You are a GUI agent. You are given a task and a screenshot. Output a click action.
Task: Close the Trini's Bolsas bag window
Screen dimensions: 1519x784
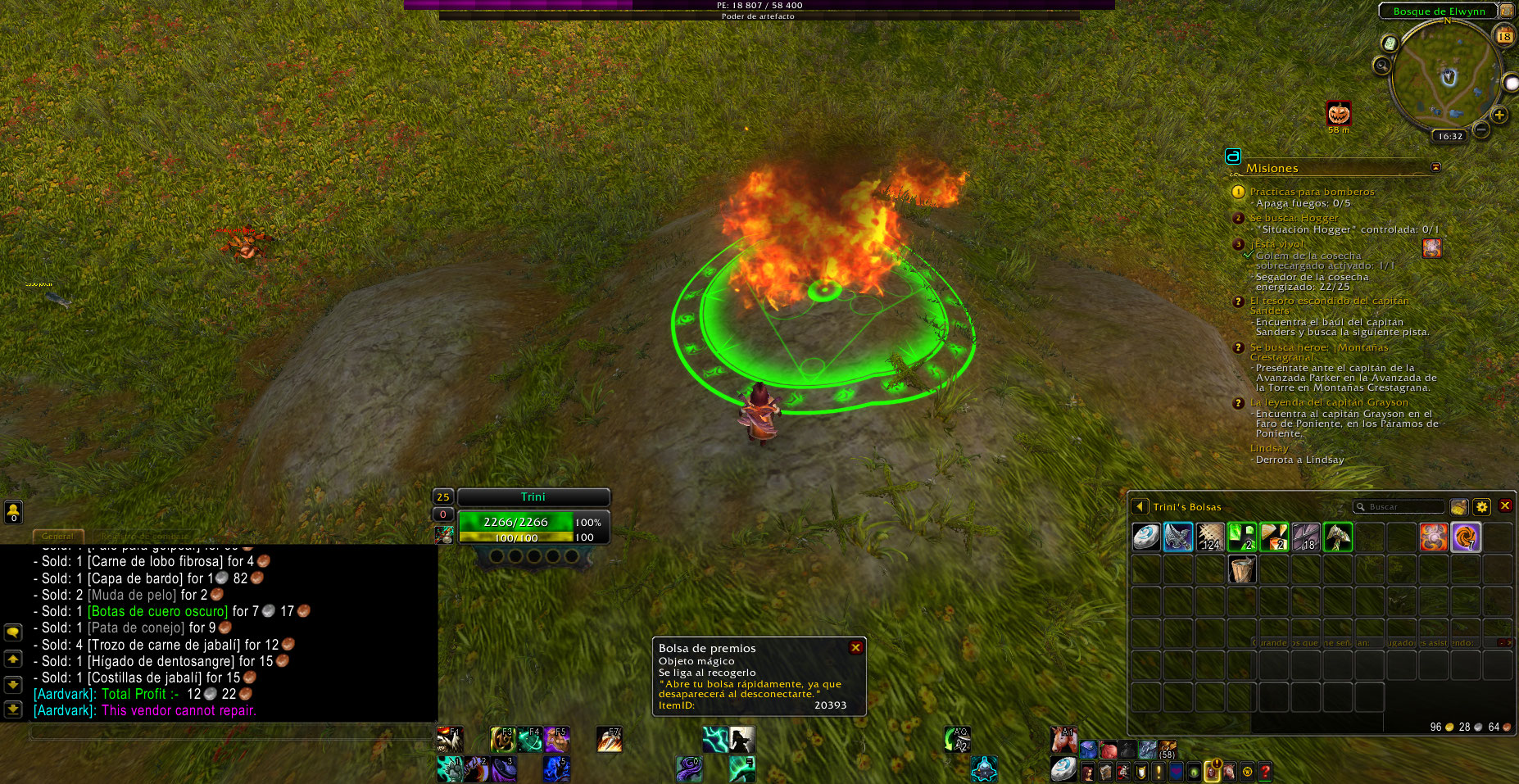tap(1505, 506)
